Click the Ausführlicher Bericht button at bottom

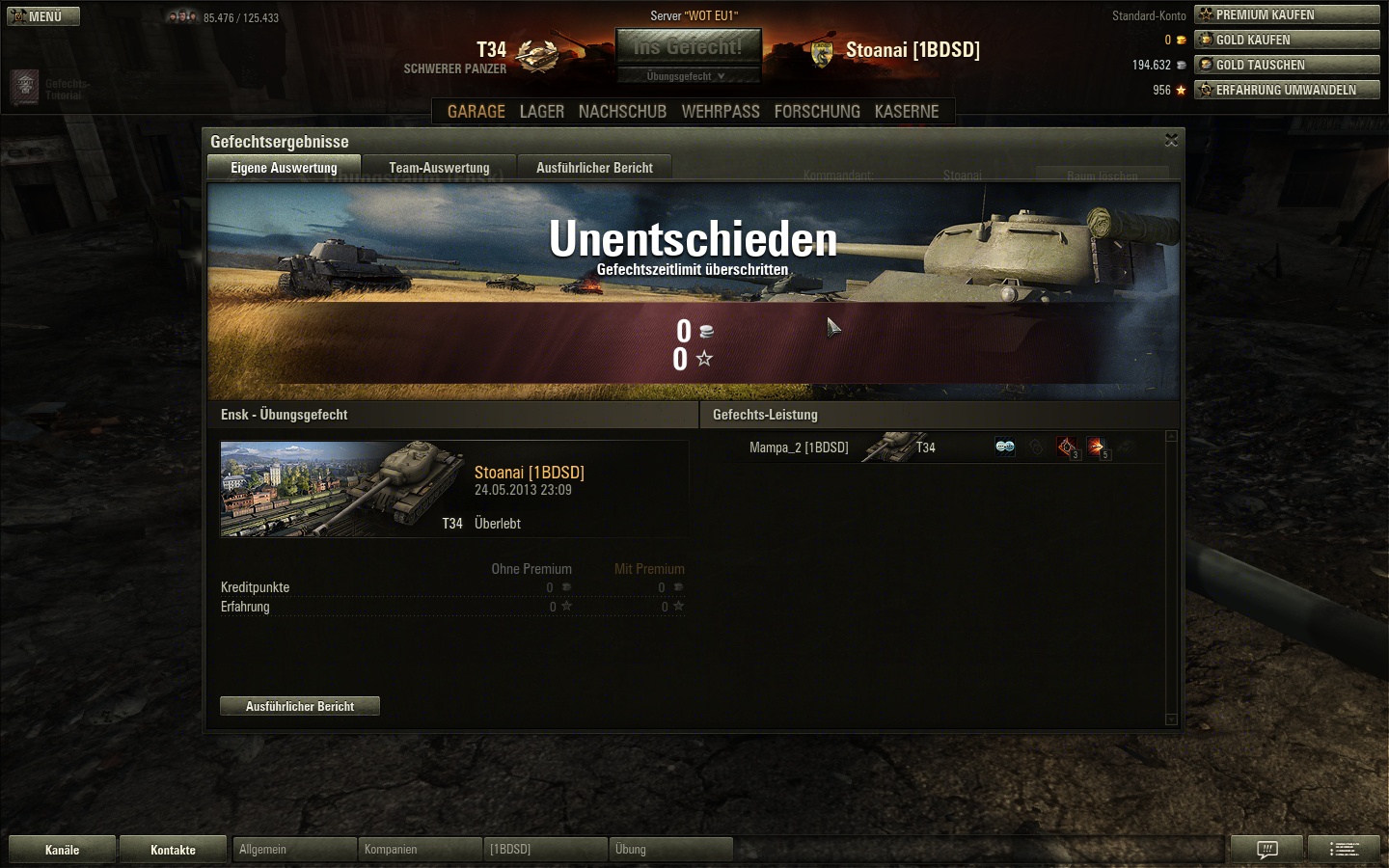pos(300,706)
